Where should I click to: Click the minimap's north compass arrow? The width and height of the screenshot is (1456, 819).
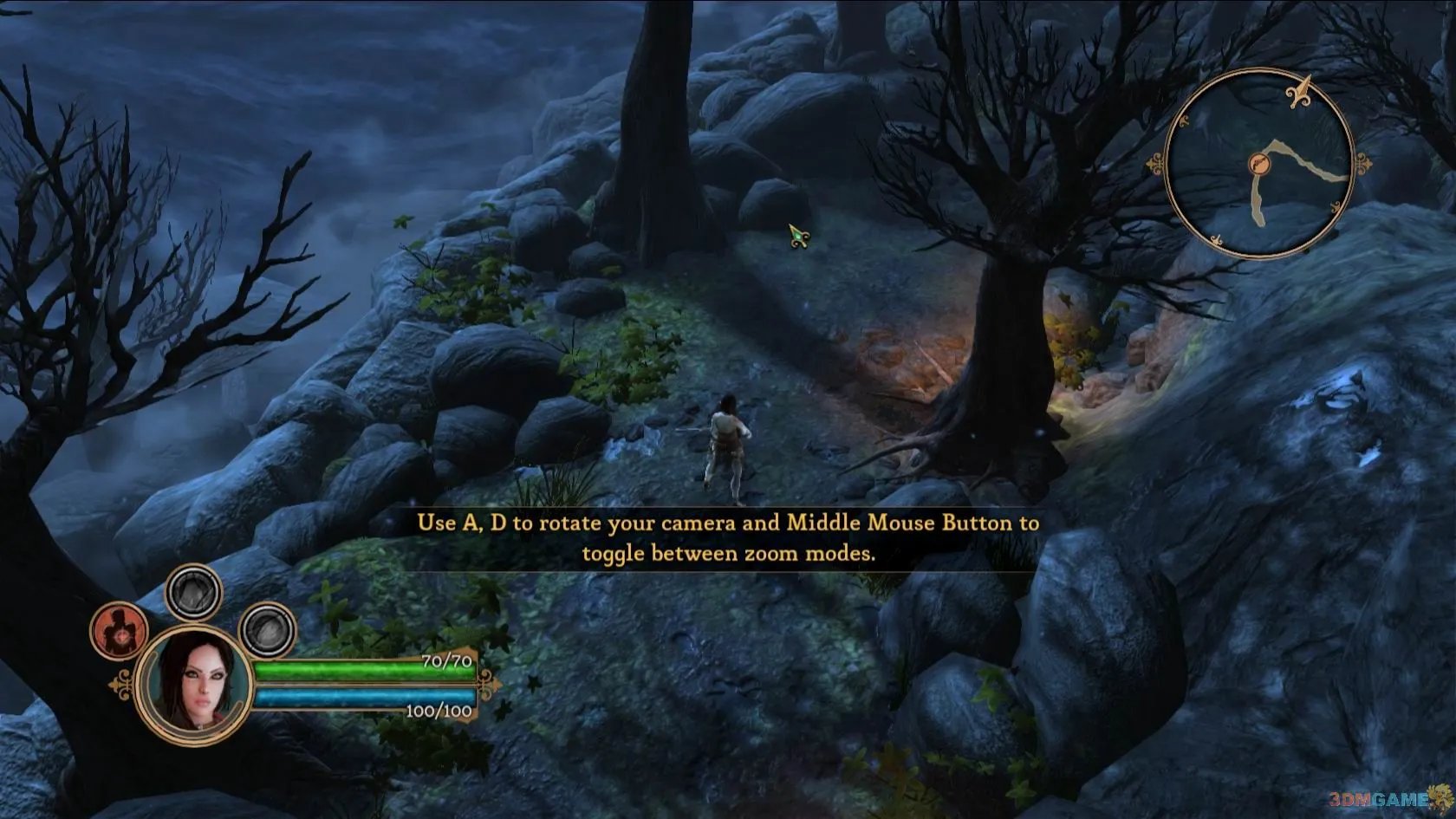(x=1300, y=93)
